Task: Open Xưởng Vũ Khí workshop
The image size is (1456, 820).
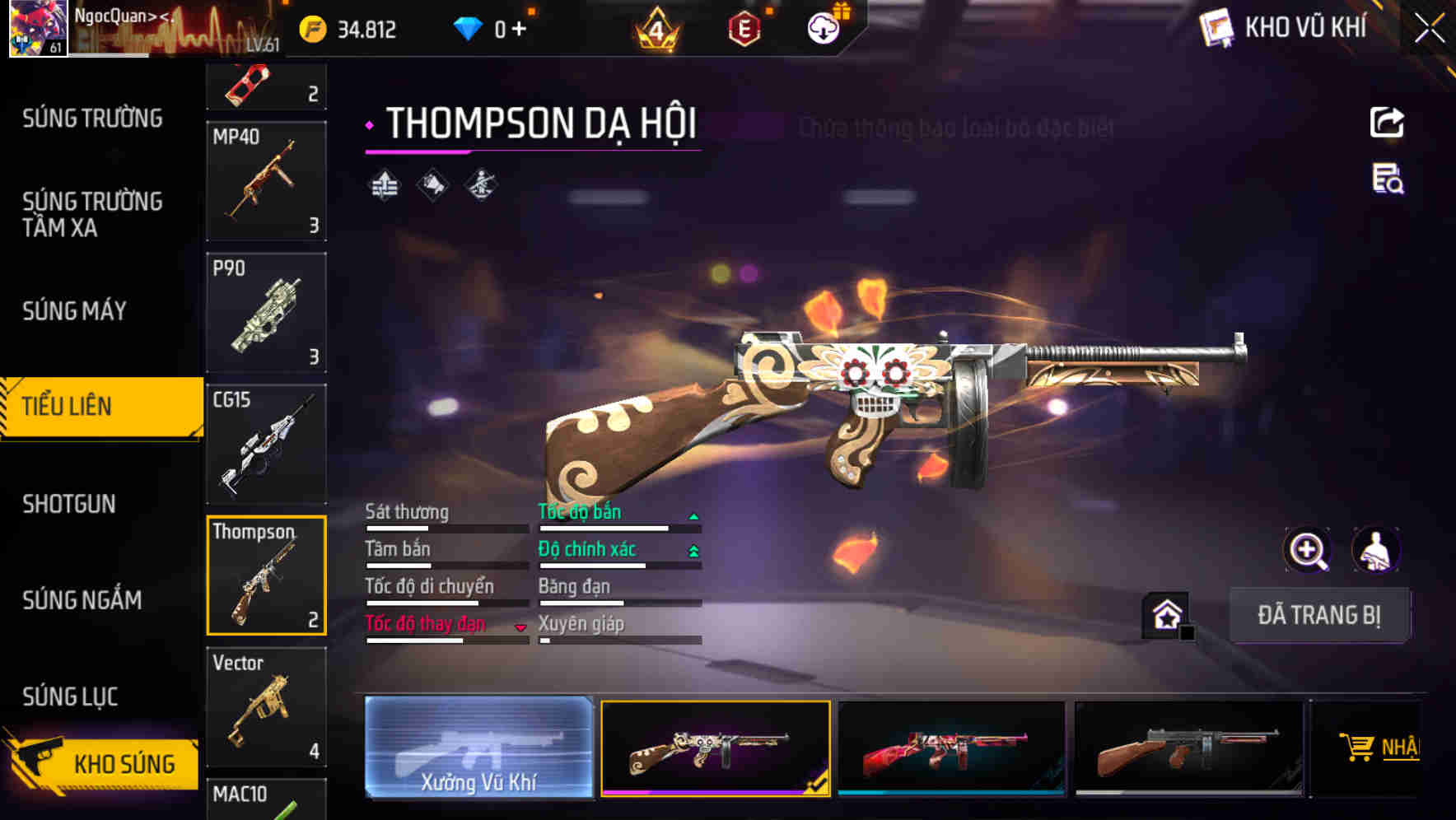Action: click(x=479, y=748)
